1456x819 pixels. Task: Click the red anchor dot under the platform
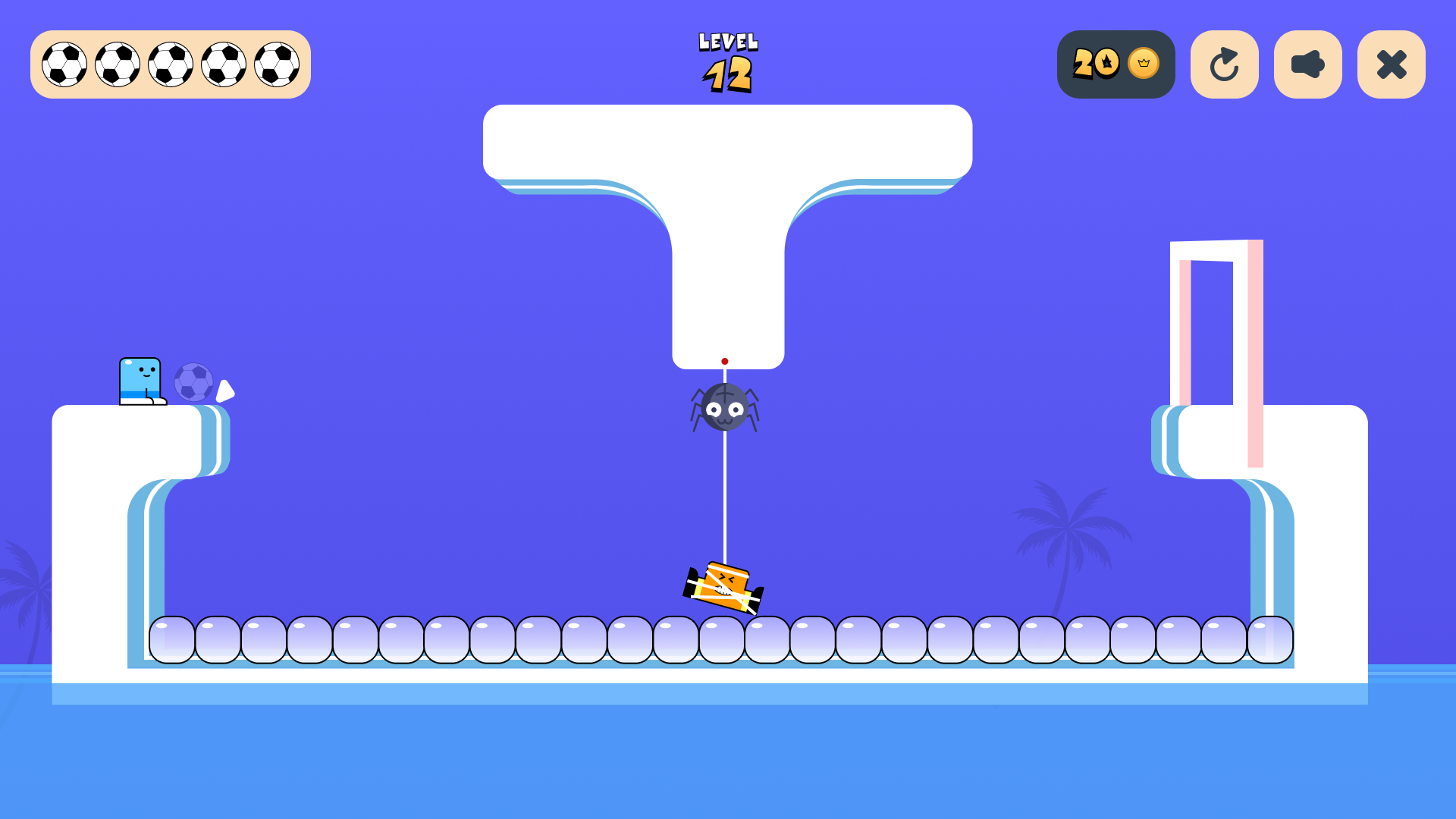[x=724, y=362]
